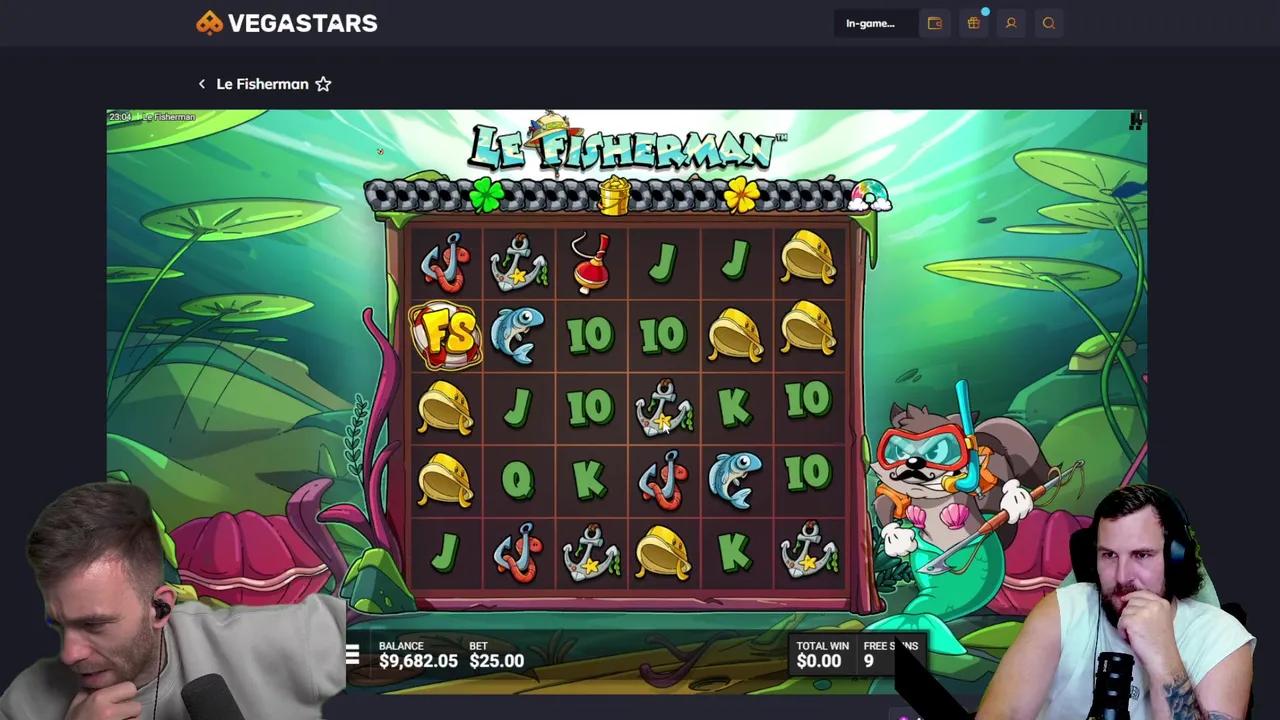The image size is (1280, 720).
Task: Click the FREE SPINS counter showing 9
Action: 888,653
